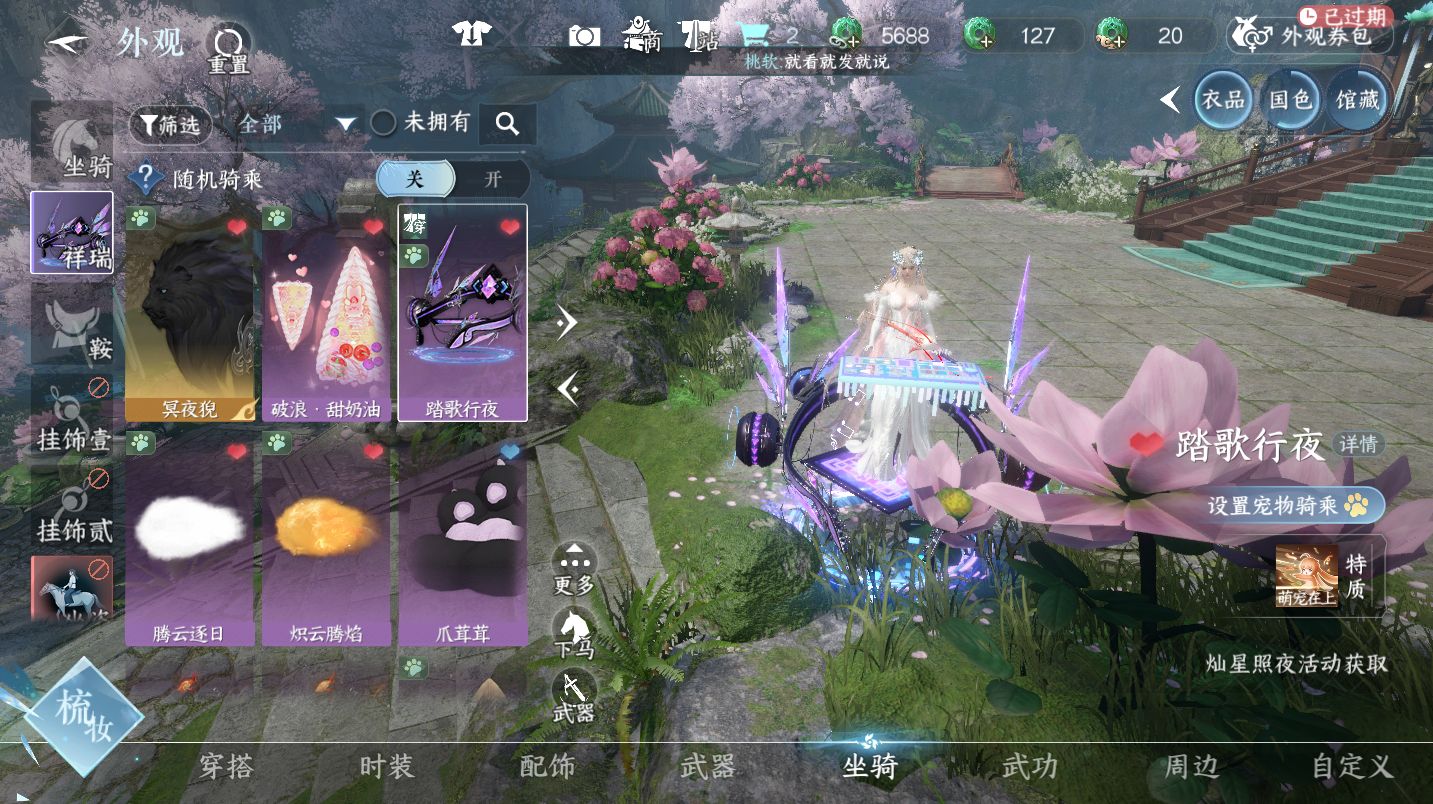
Task: Click 设置宠物骑乘 button
Action: [1286, 506]
